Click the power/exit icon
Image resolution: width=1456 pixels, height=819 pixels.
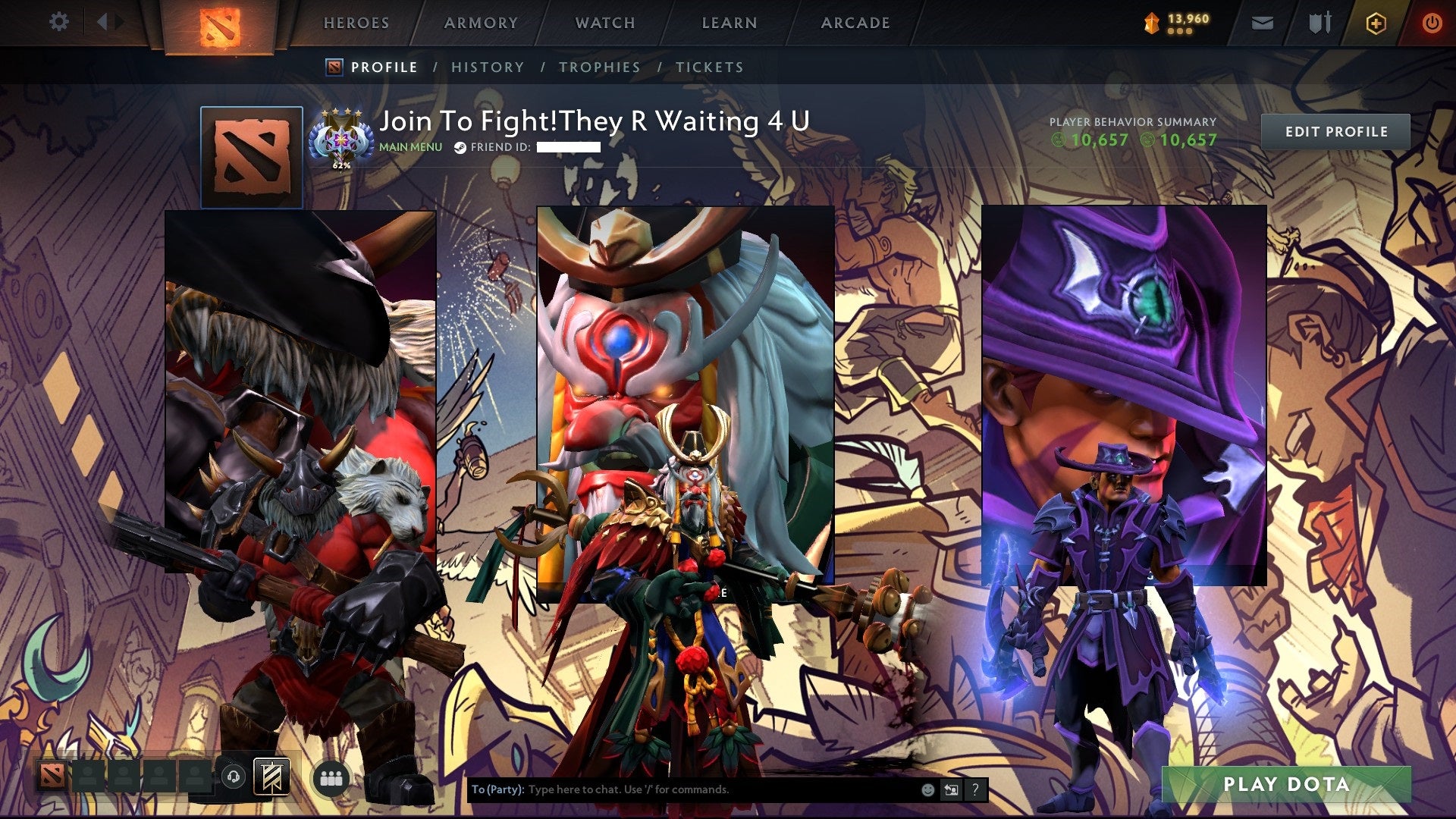coord(1434,23)
